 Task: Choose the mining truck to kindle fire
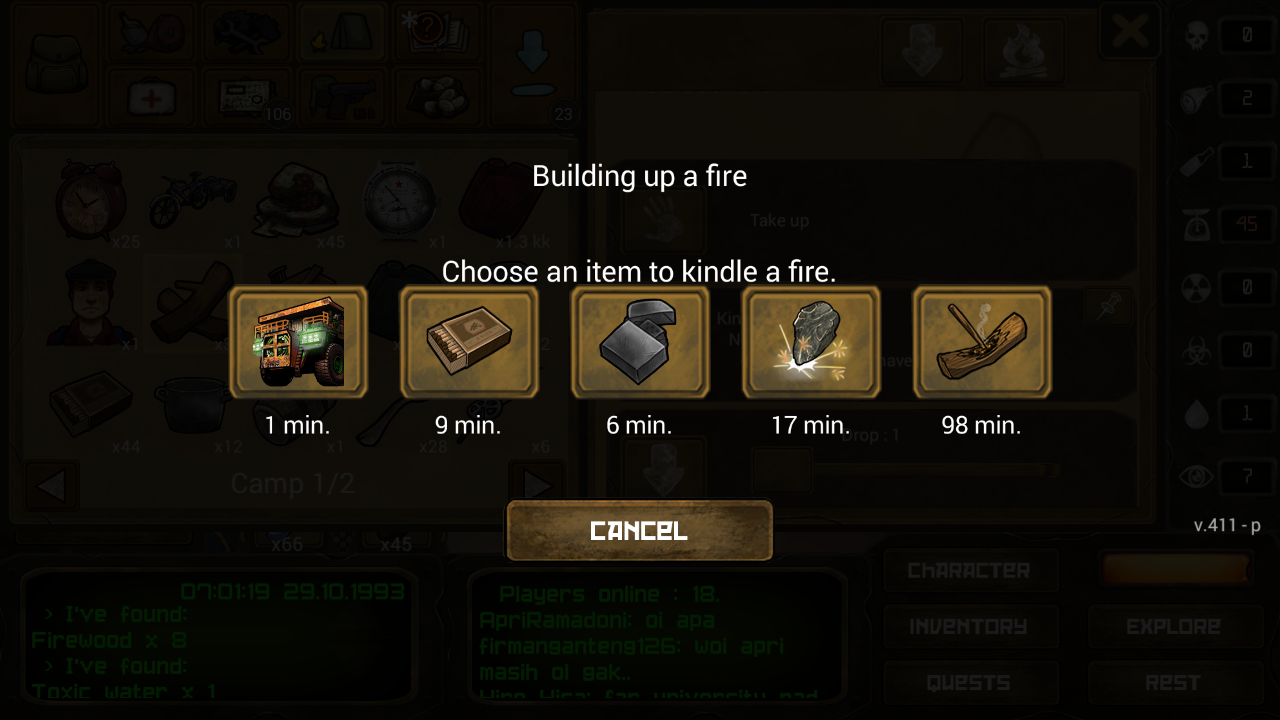pyautogui.click(x=298, y=343)
